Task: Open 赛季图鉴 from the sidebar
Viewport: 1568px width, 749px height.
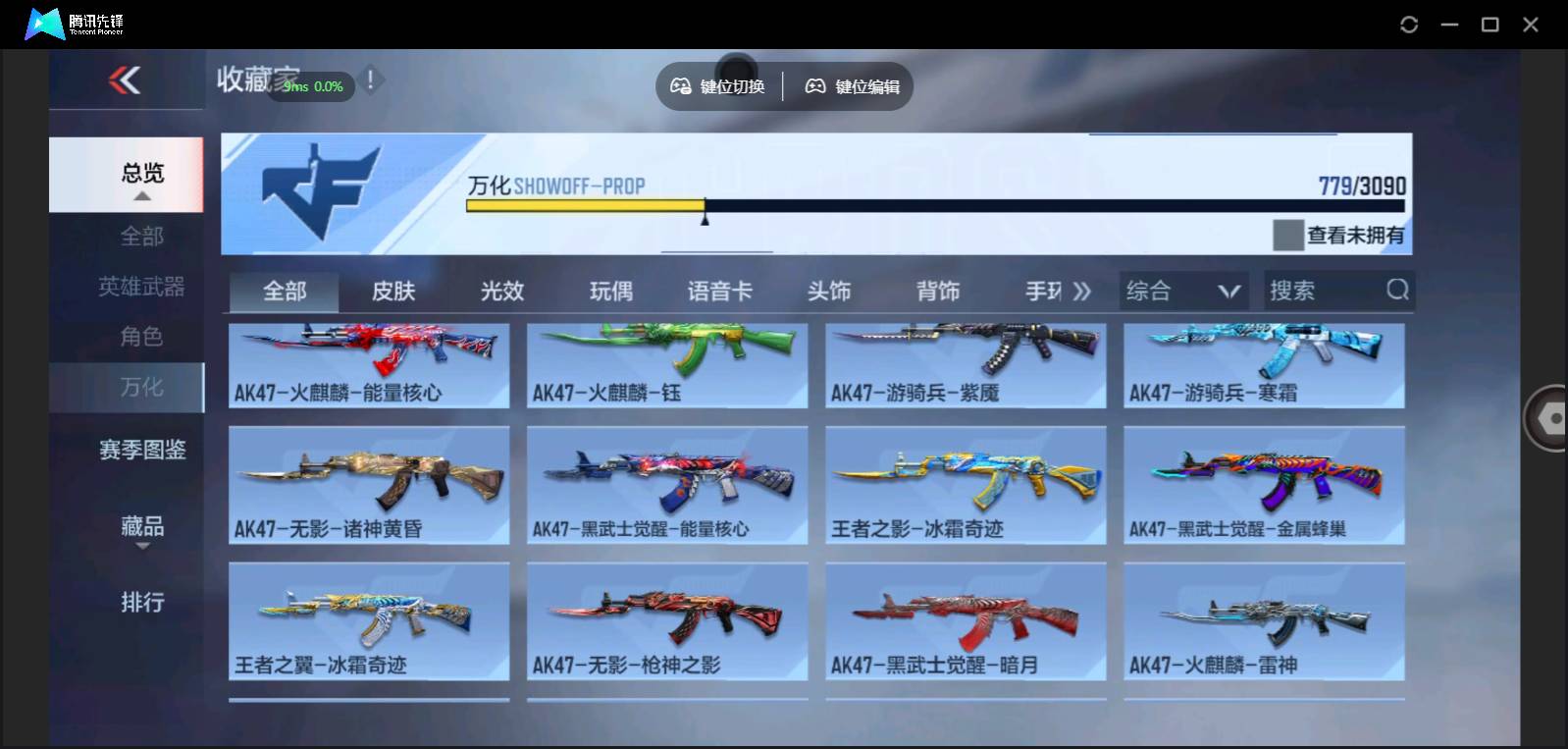Action: (x=141, y=450)
